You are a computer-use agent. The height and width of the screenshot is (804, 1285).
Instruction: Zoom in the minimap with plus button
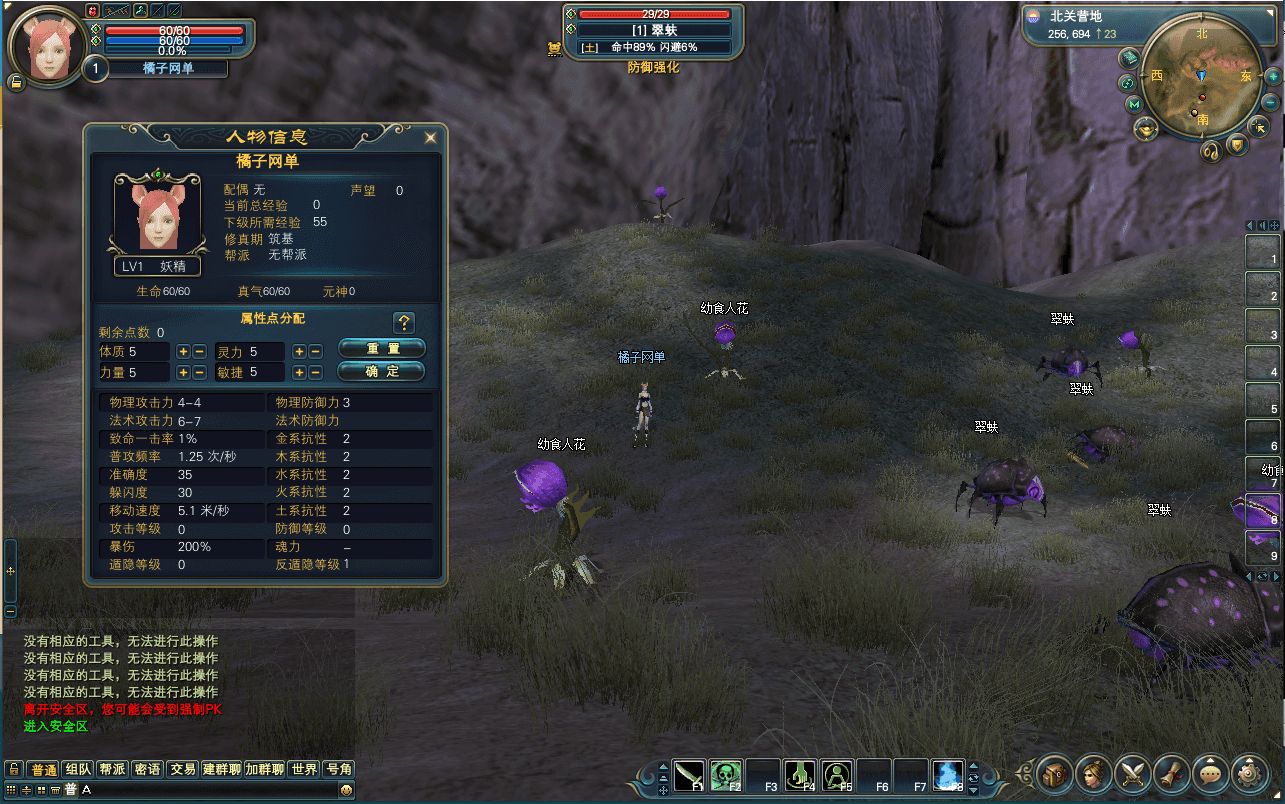(x=1273, y=76)
